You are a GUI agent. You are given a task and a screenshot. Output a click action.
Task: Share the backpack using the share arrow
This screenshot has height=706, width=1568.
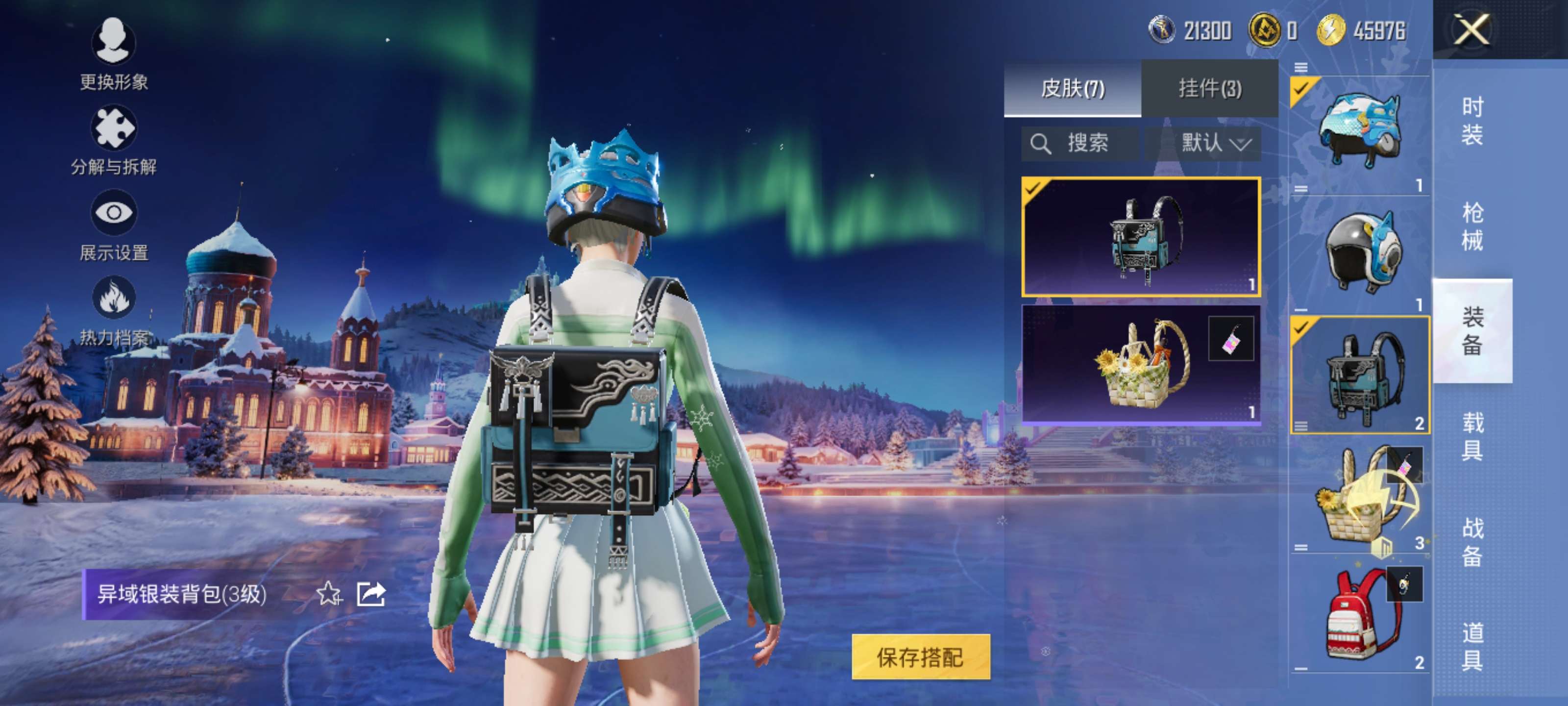(371, 593)
